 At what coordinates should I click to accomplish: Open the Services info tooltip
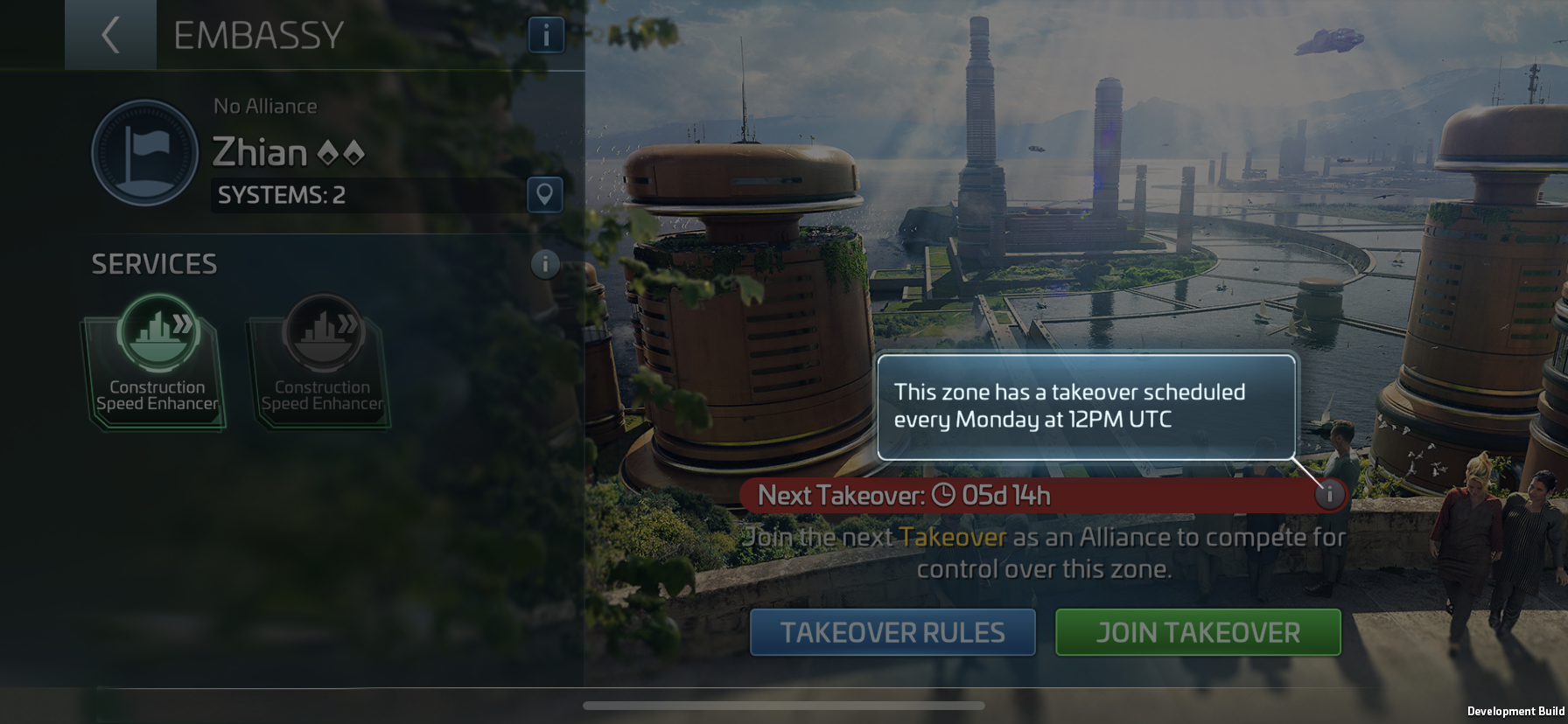pyautogui.click(x=544, y=263)
